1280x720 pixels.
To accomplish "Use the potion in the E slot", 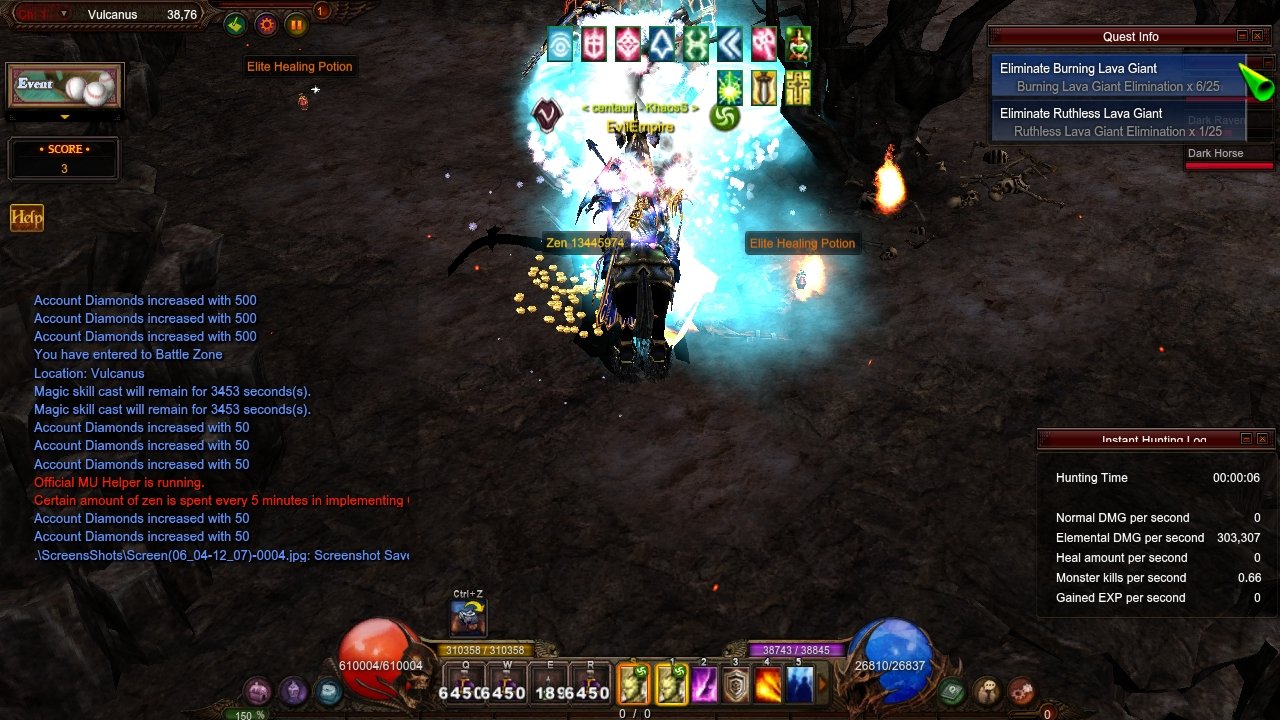I will (x=549, y=685).
